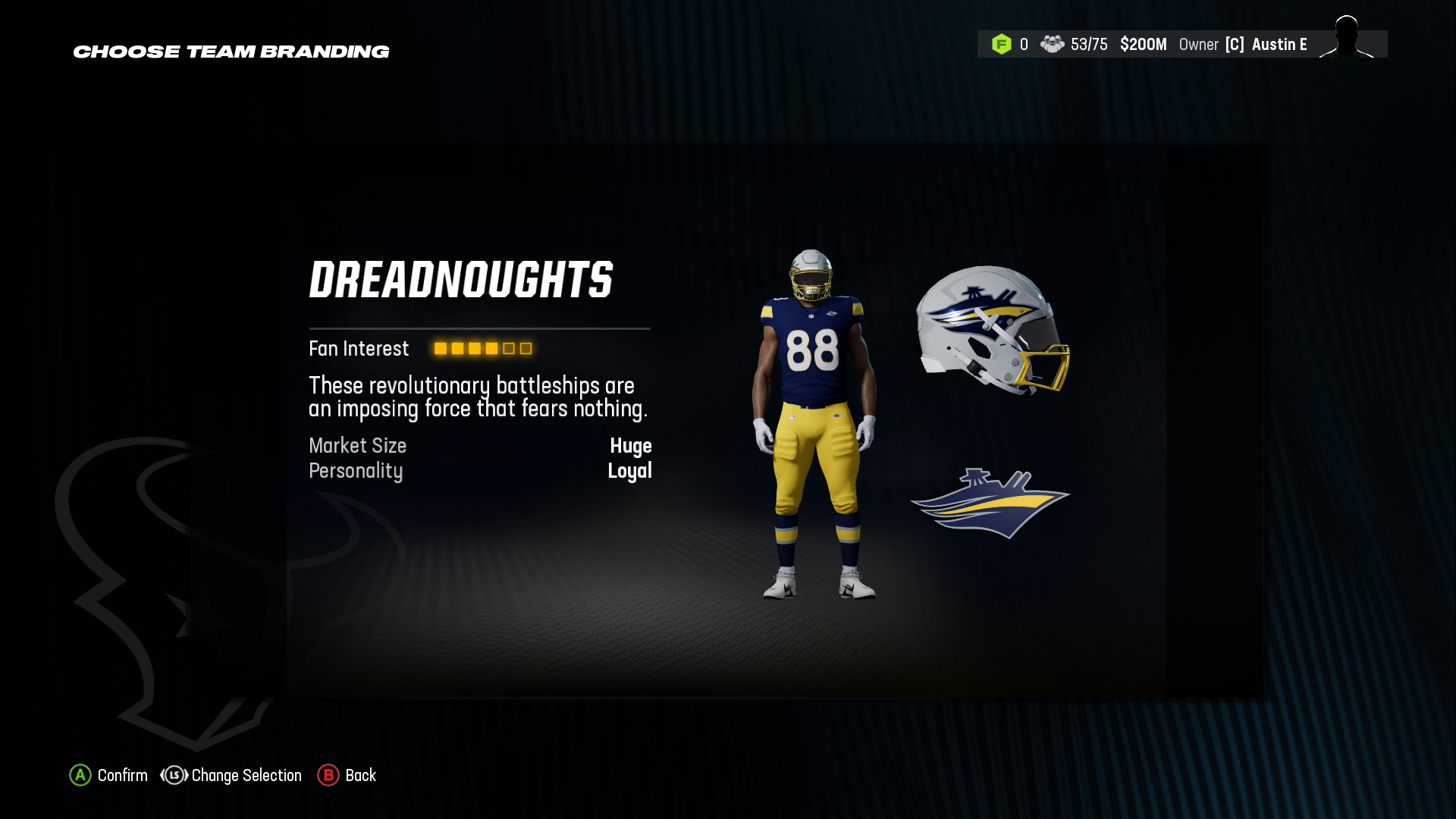Screen dimensions: 1456x819
Task: Select the roster count people icon
Action: 1053,45
